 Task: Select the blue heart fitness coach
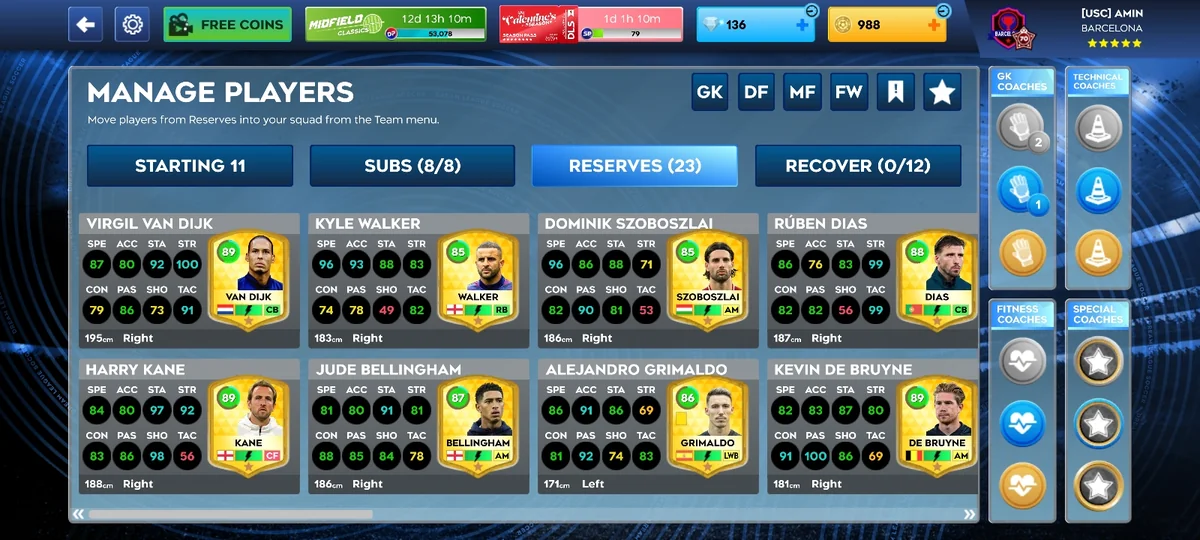pos(1022,424)
